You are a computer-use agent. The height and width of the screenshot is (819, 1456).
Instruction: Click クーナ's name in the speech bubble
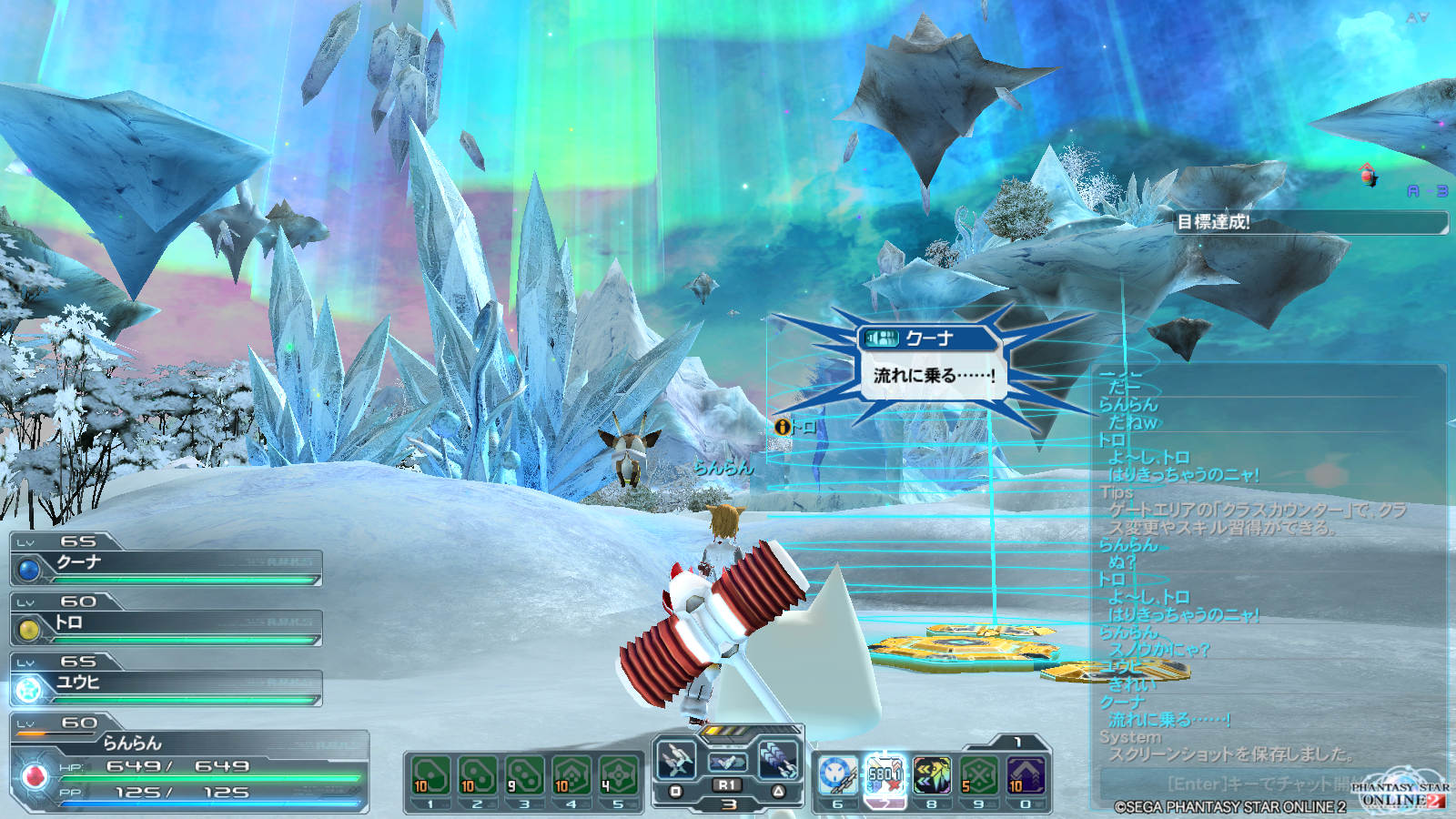coord(929,339)
